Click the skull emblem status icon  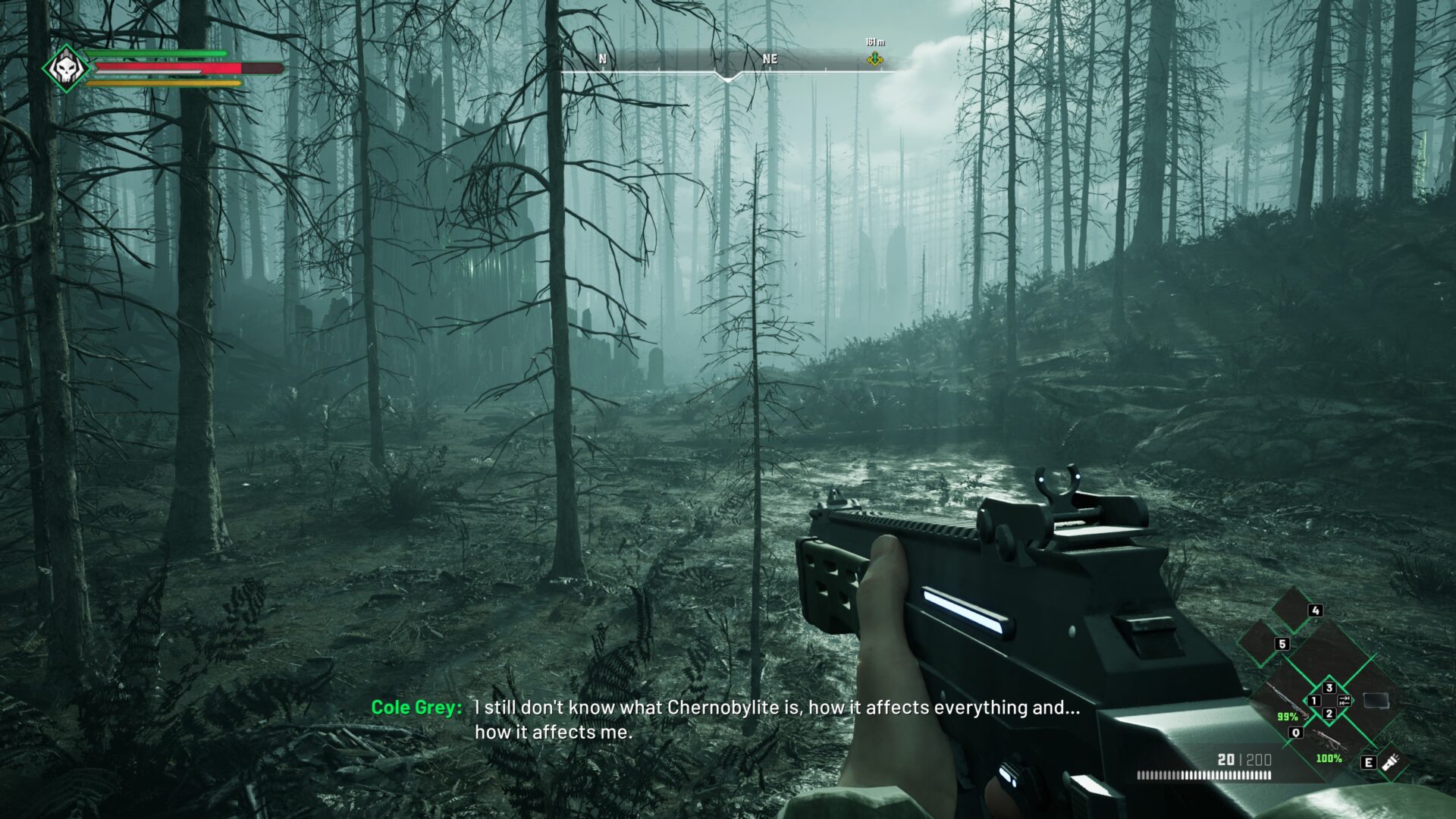66,69
